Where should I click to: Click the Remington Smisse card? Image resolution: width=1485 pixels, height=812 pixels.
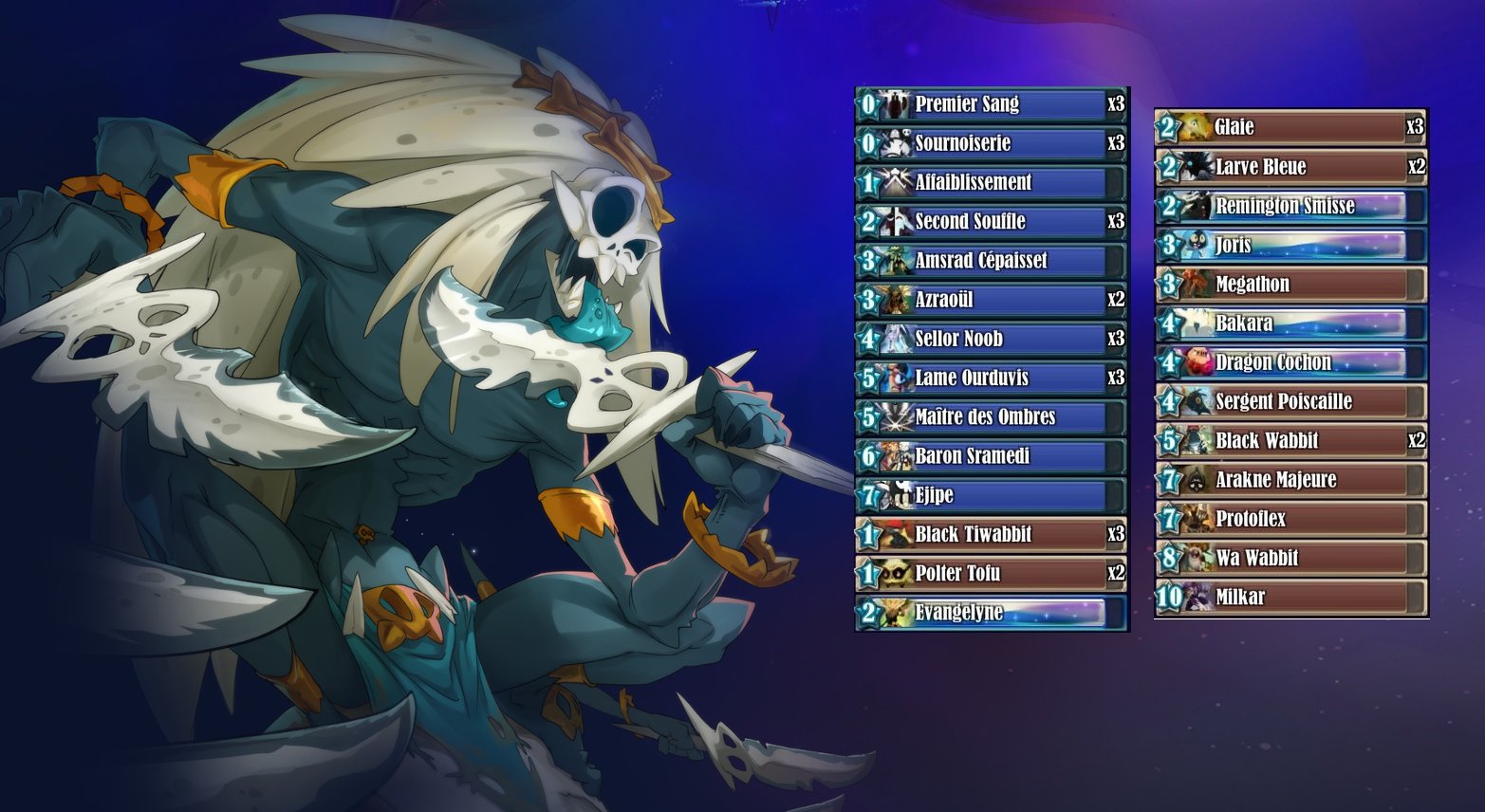1290,206
